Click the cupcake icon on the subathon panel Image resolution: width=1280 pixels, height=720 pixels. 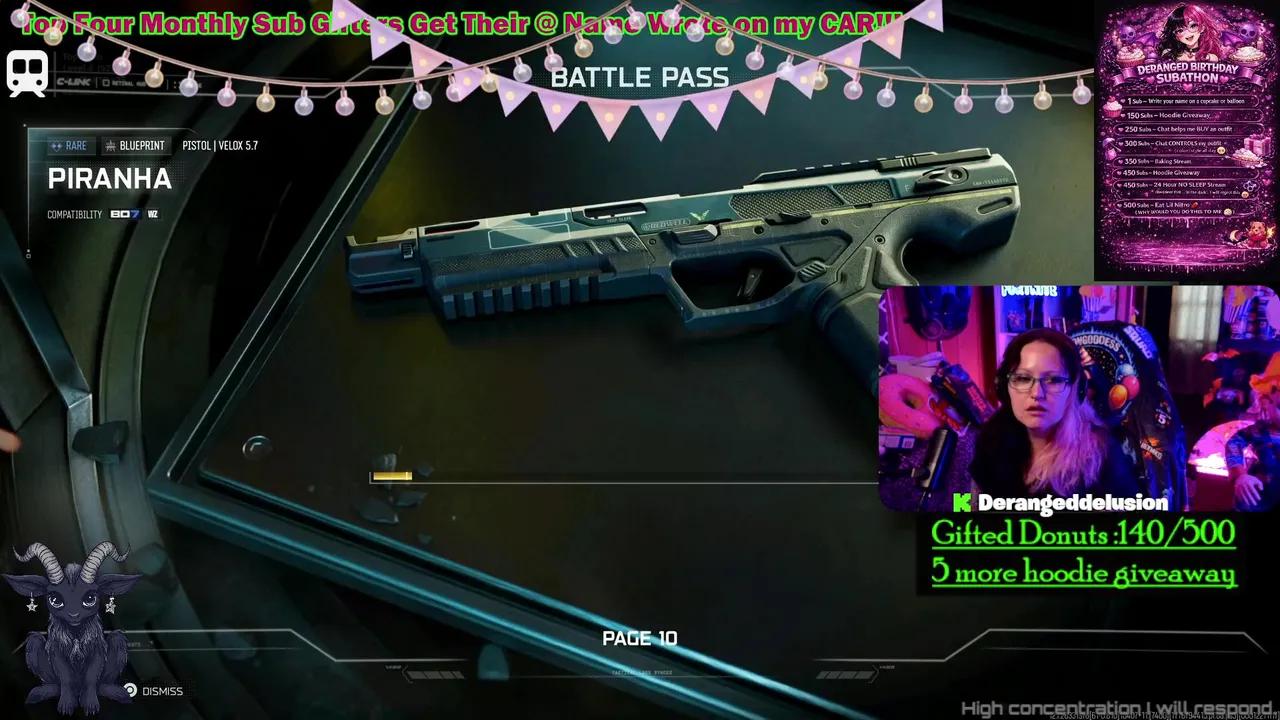click(1113, 106)
